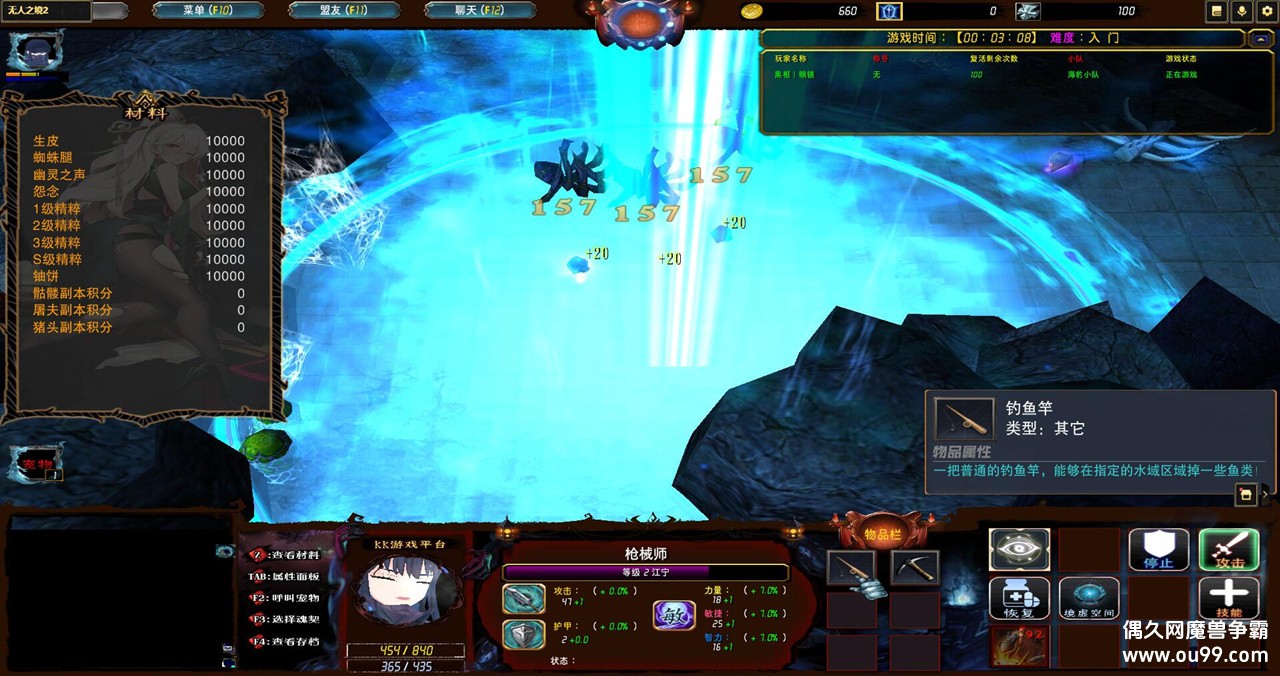This screenshot has width=1280, height=676.
Task: Select the pickaxe inventory slot
Action: pyautogui.click(x=914, y=568)
